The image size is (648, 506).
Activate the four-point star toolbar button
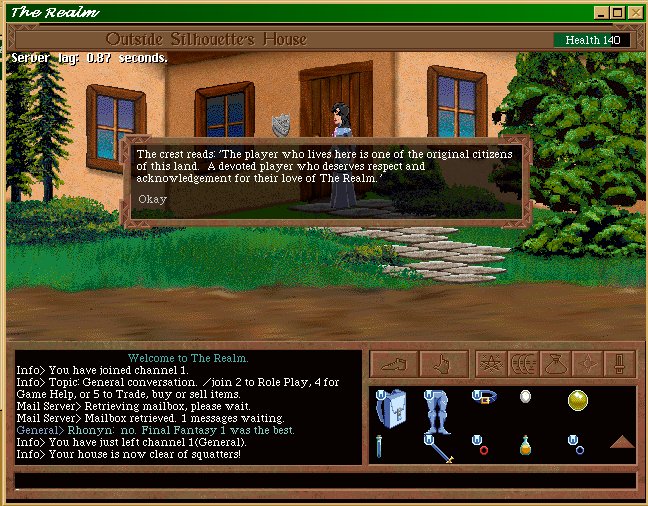pos(588,364)
